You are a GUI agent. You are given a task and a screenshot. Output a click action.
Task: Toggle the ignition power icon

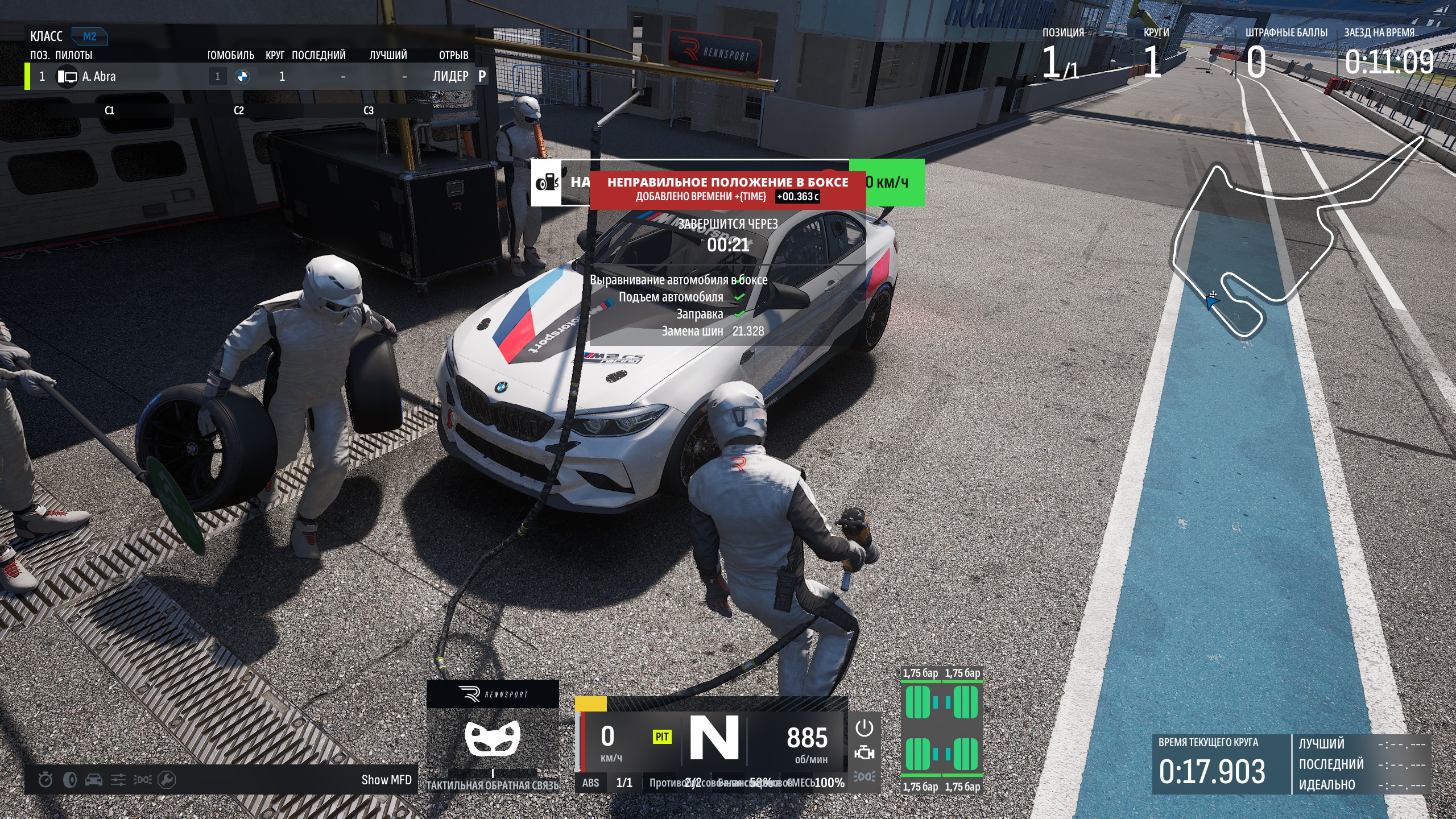(x=864, y=728)
